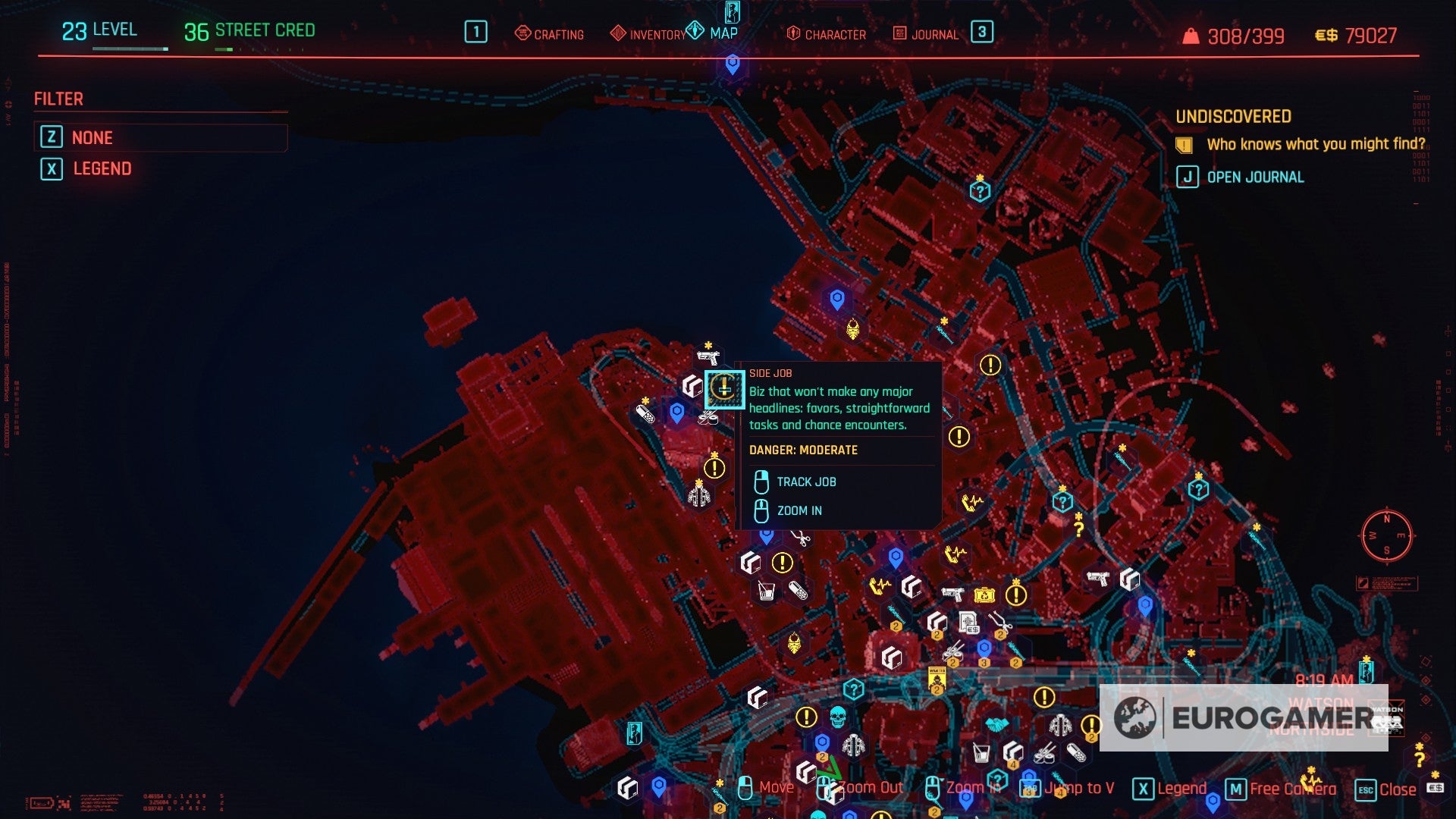Viewport: 1456px width, 819px height.
Task: Open the Character menu
Action: pyautogui.click(x=826, y=34)
